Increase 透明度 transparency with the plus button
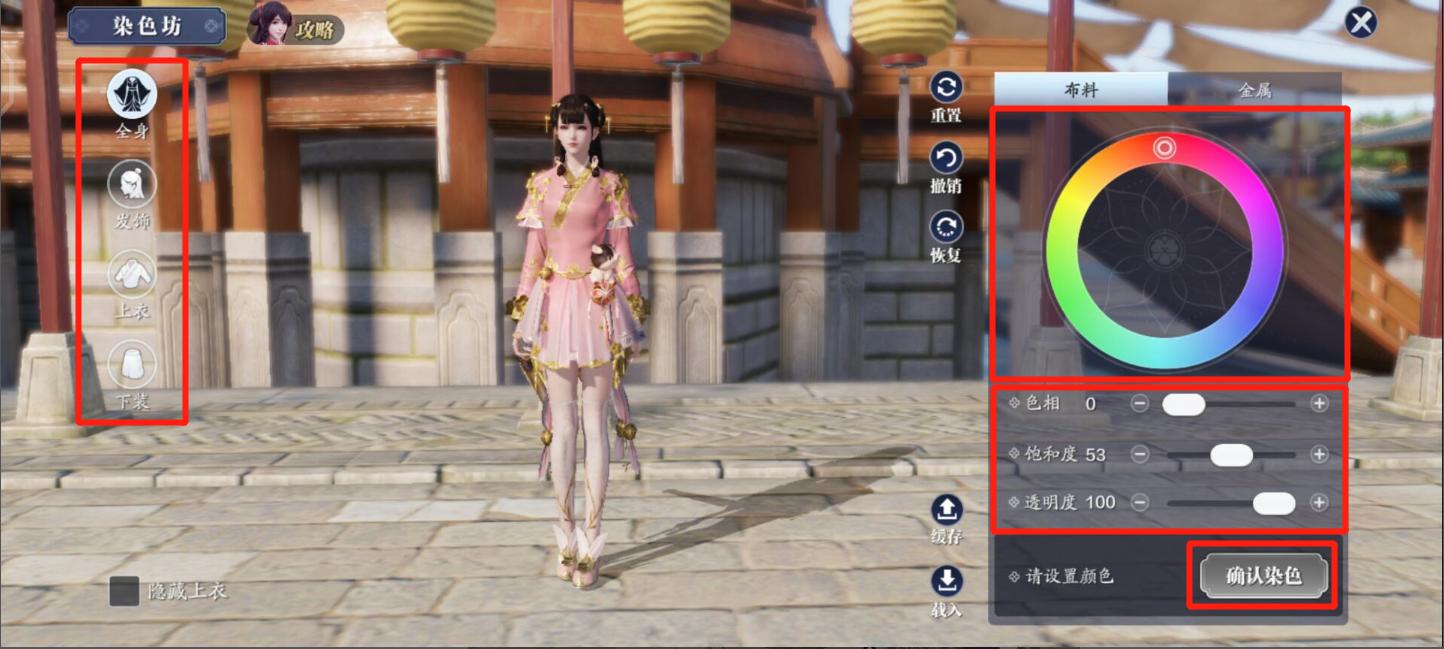Screen dimensions: 1444x649 [1320, 503]
